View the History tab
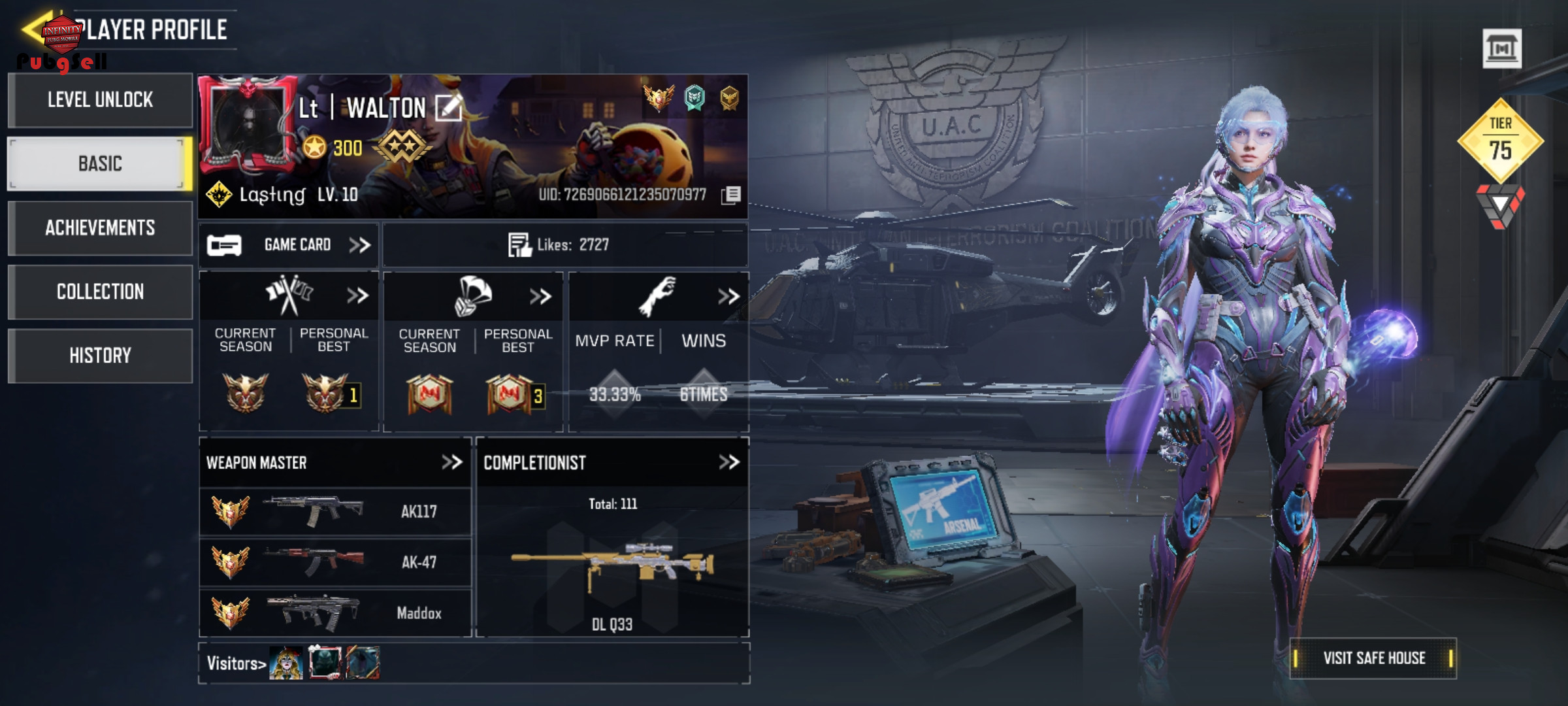Image resolution: width=1568 pixels, height=706 pixels. click(100, 356)
